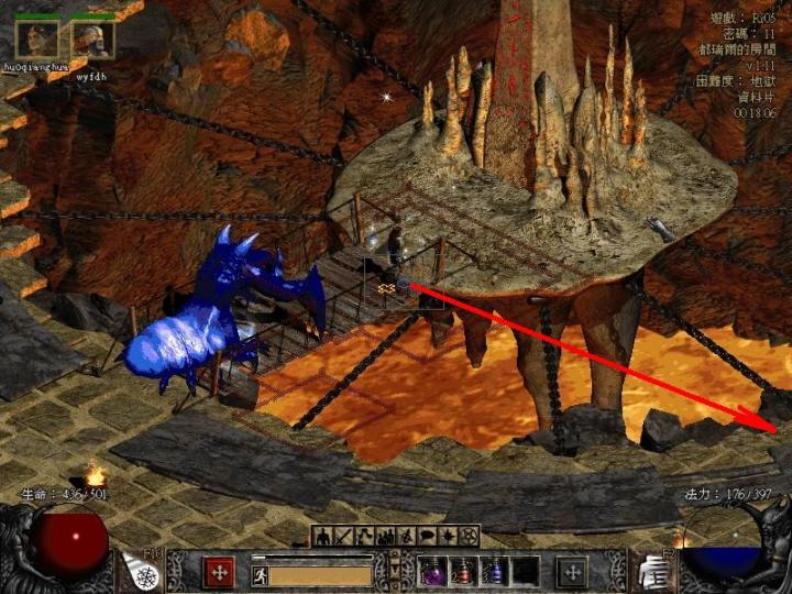Toggle run/walk with the running figure button
The image size is (792, 594).
pyautogui.click(x=260, y=574)
